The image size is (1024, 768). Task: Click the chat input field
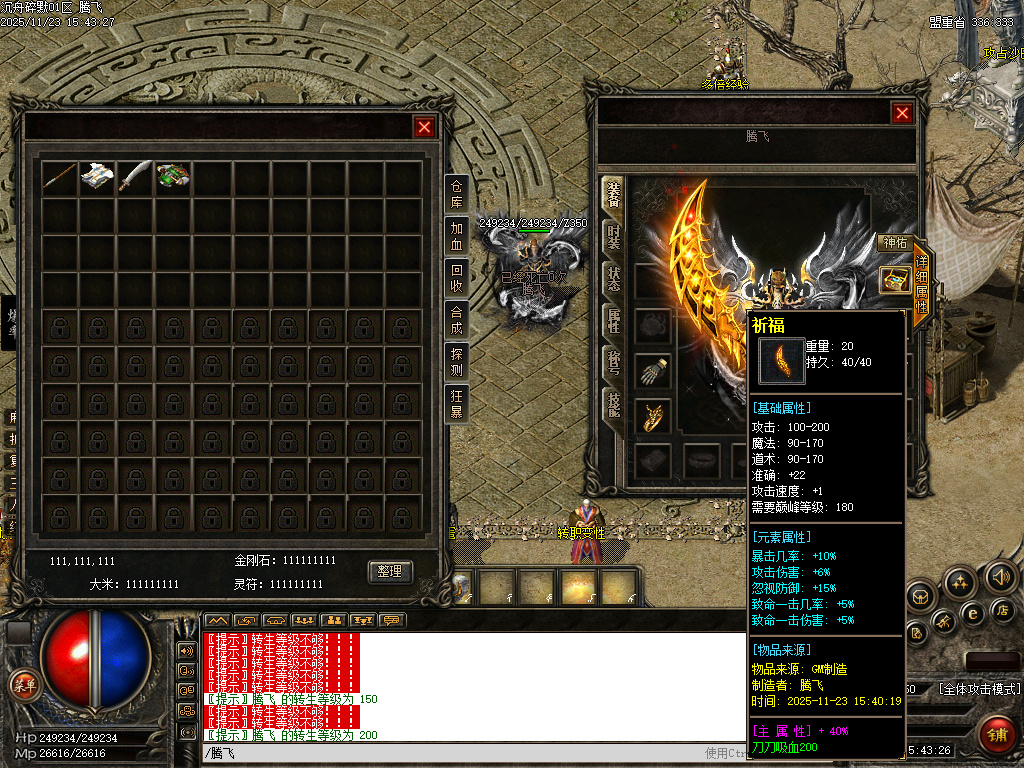tap(450, 752)
